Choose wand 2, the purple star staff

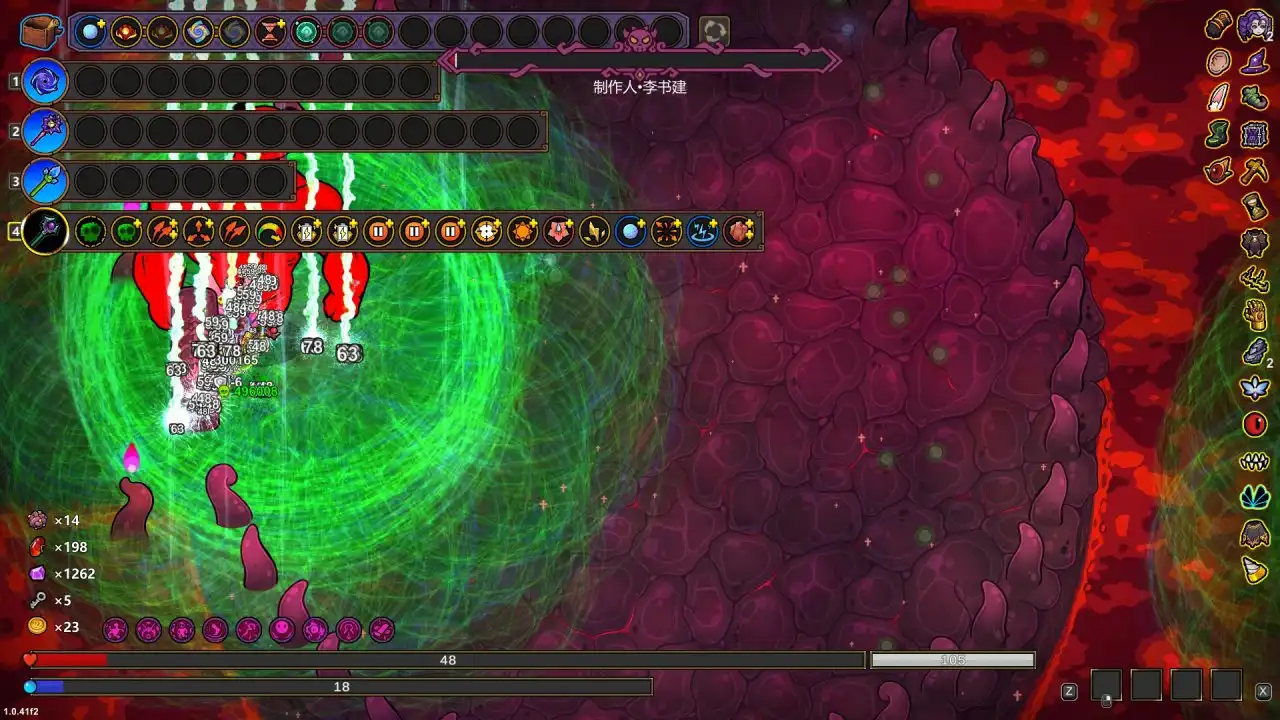(x=45, y=131)
